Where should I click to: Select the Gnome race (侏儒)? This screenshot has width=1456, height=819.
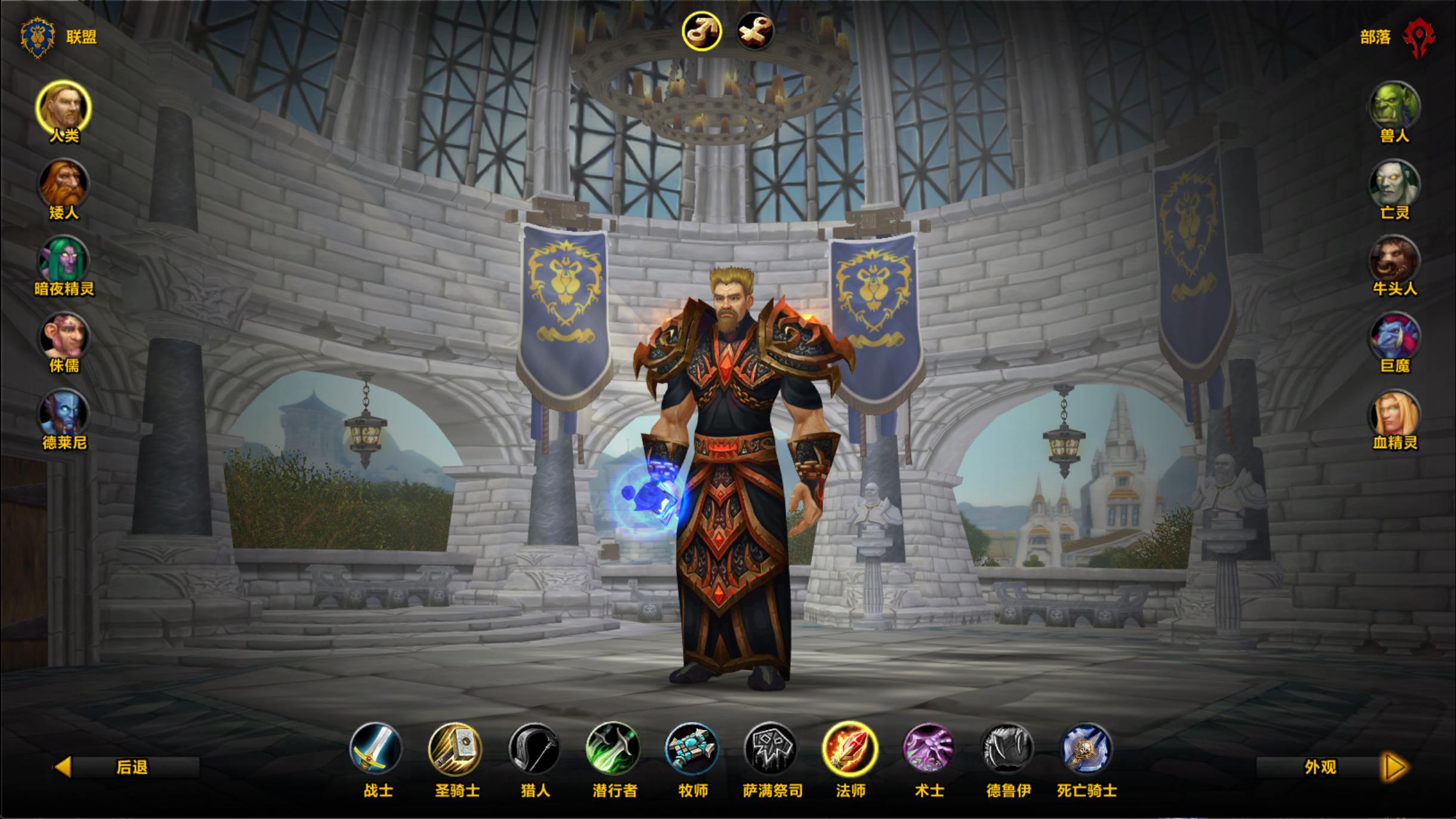[x=63, y=338]
